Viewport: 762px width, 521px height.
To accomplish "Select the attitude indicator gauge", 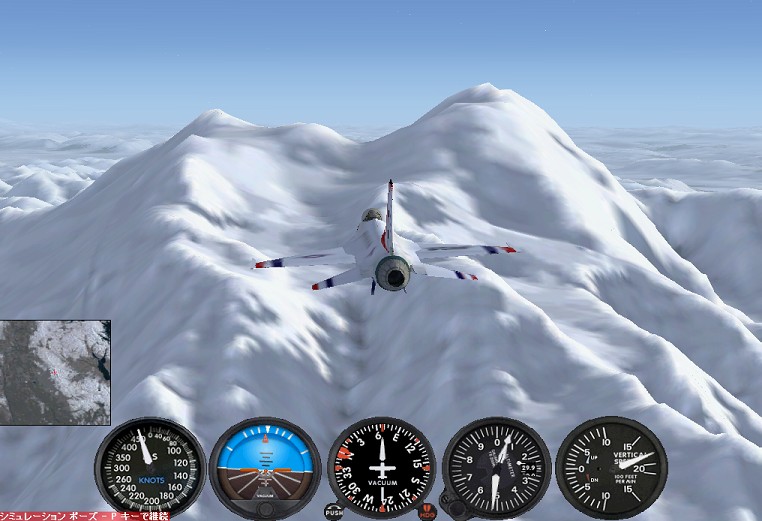I will tap(265, 467).
